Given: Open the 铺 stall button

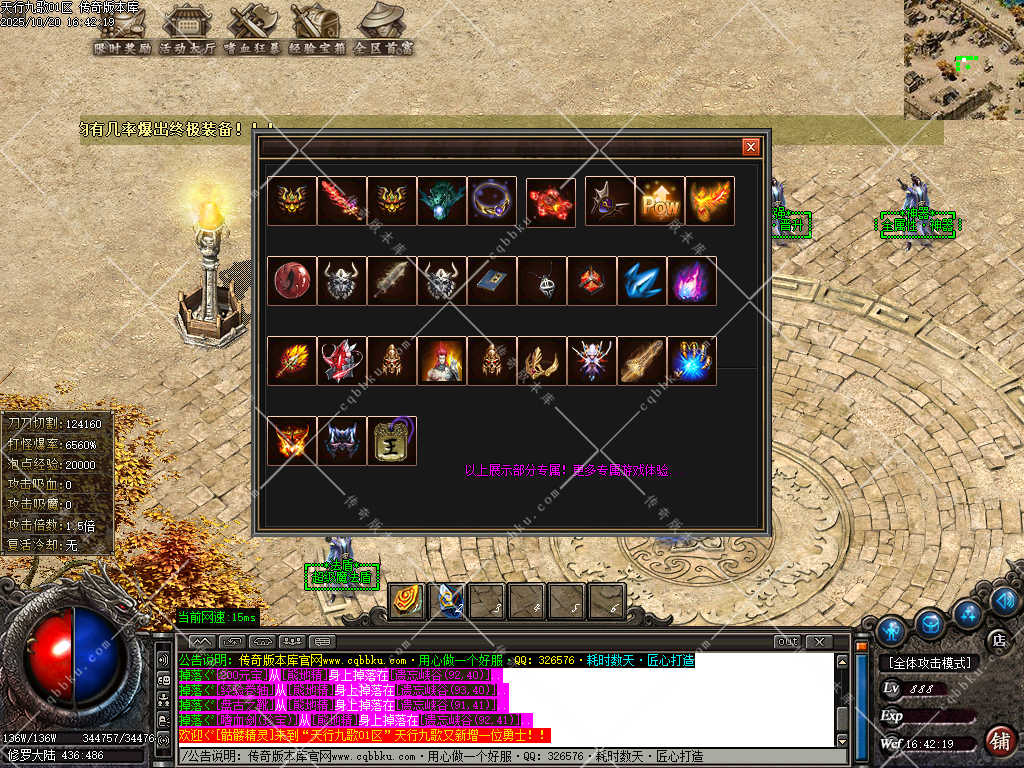Looking at the screenshot, I should pos(997,741).
